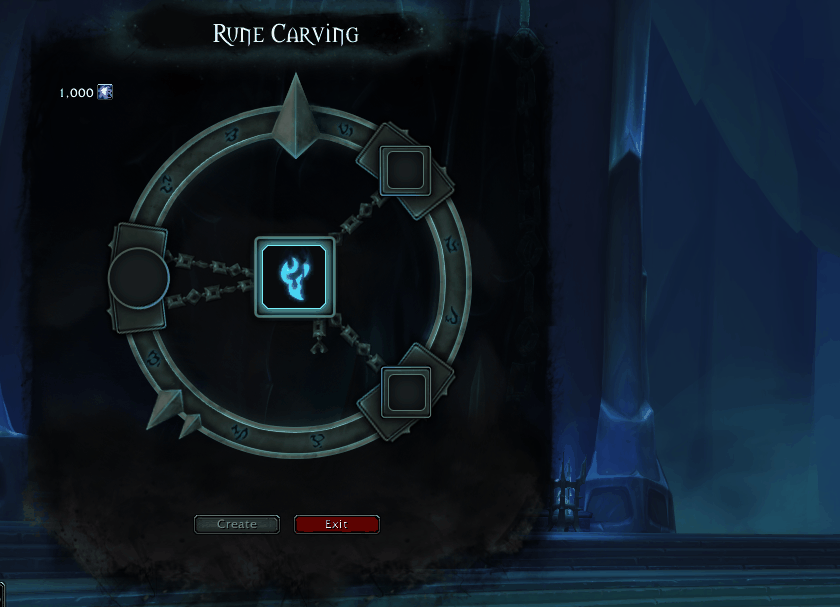Choose the round empty slot on the ring

(x=139, y=278)
